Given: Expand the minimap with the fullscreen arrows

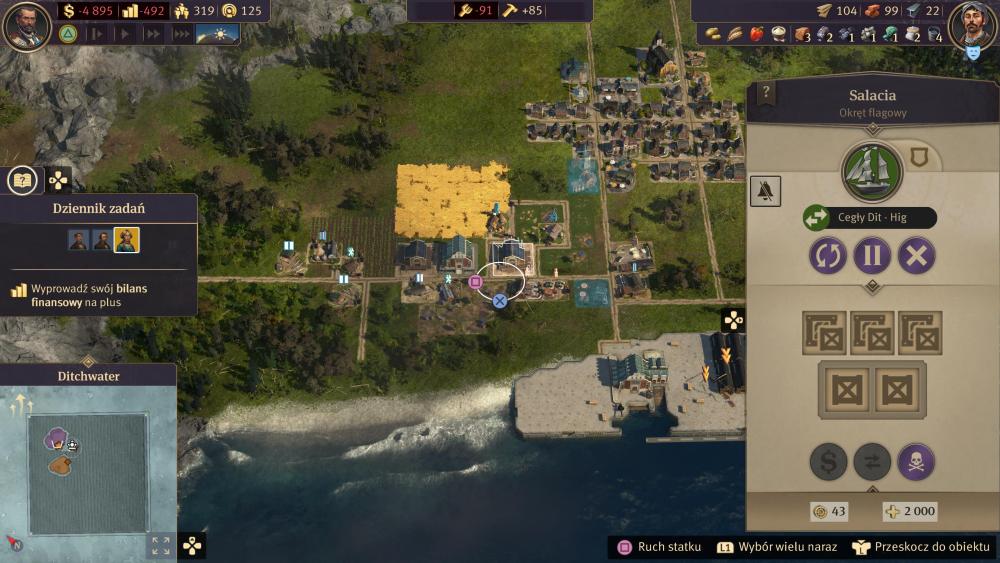Looking at the screenshot, I should (159, 545).
